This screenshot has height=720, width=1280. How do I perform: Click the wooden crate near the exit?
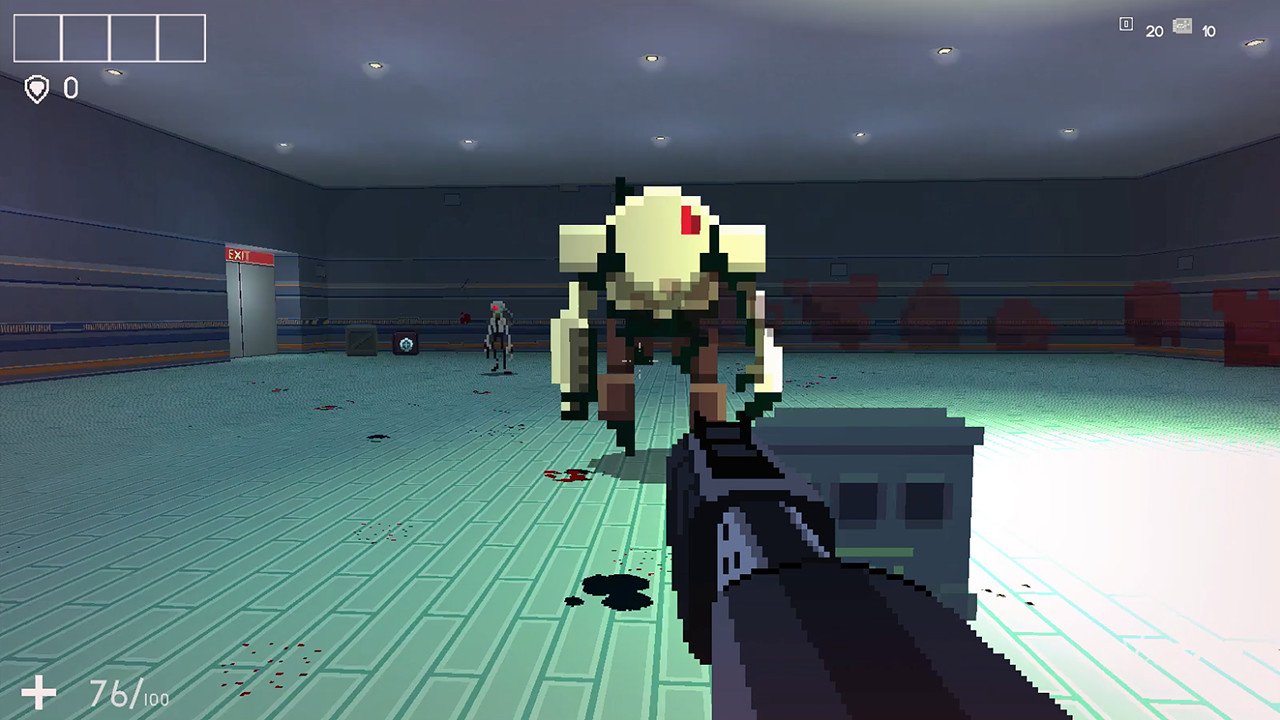tap(359, 340)
